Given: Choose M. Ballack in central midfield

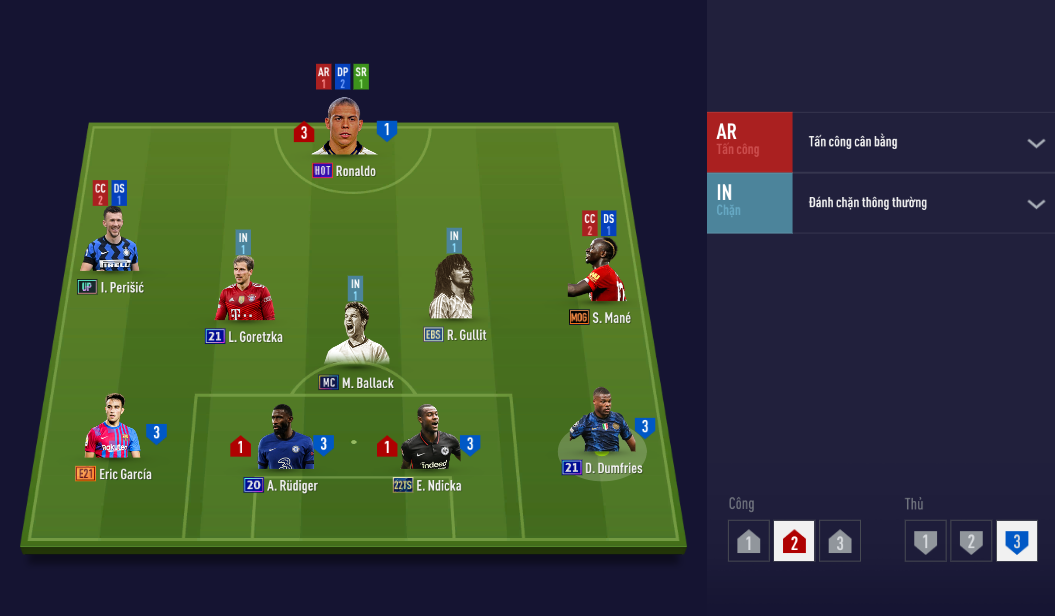Looking at the screenshot, I should tap(356, 338).
